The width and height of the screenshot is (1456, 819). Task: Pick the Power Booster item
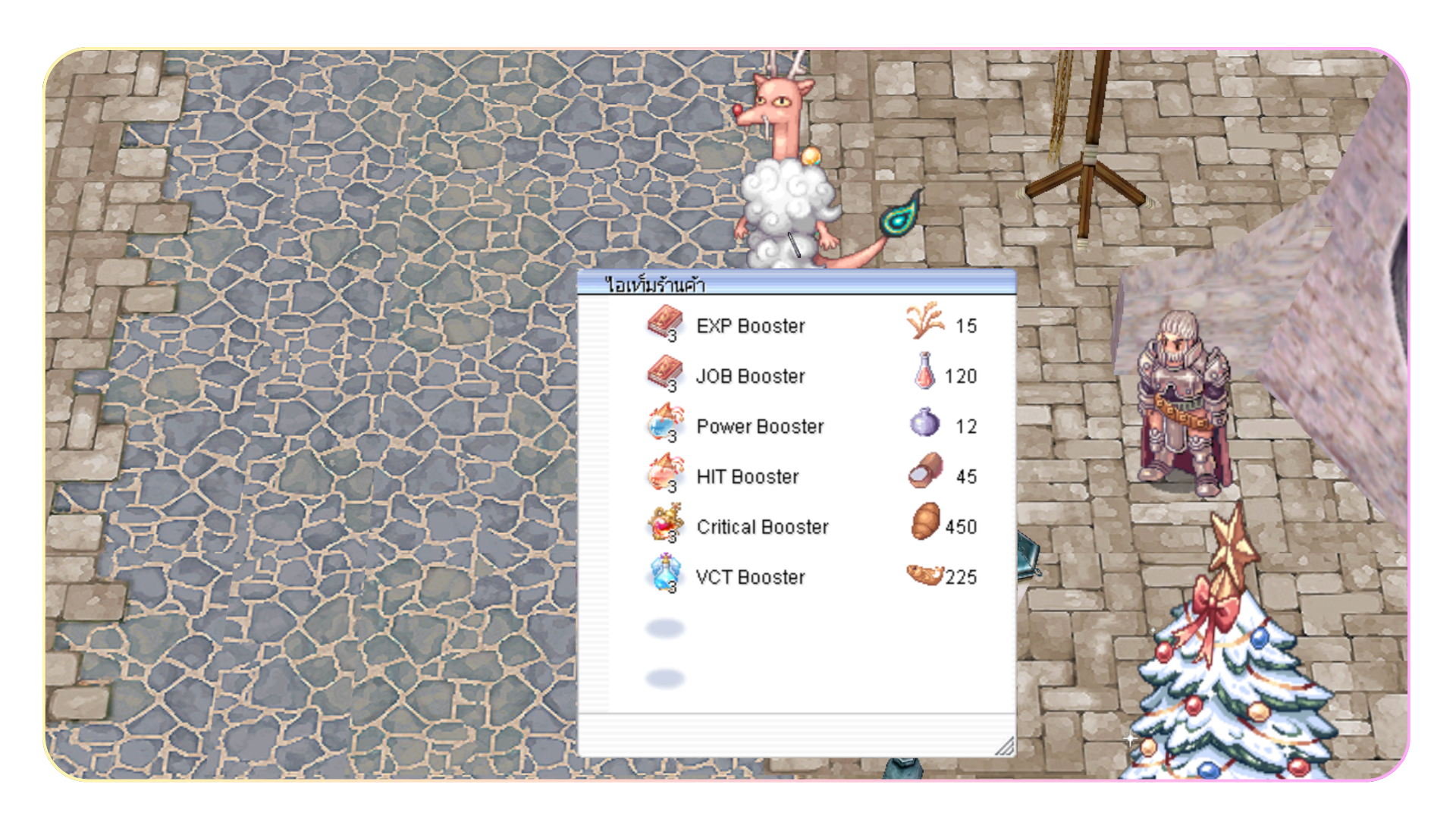pos(759,426)
